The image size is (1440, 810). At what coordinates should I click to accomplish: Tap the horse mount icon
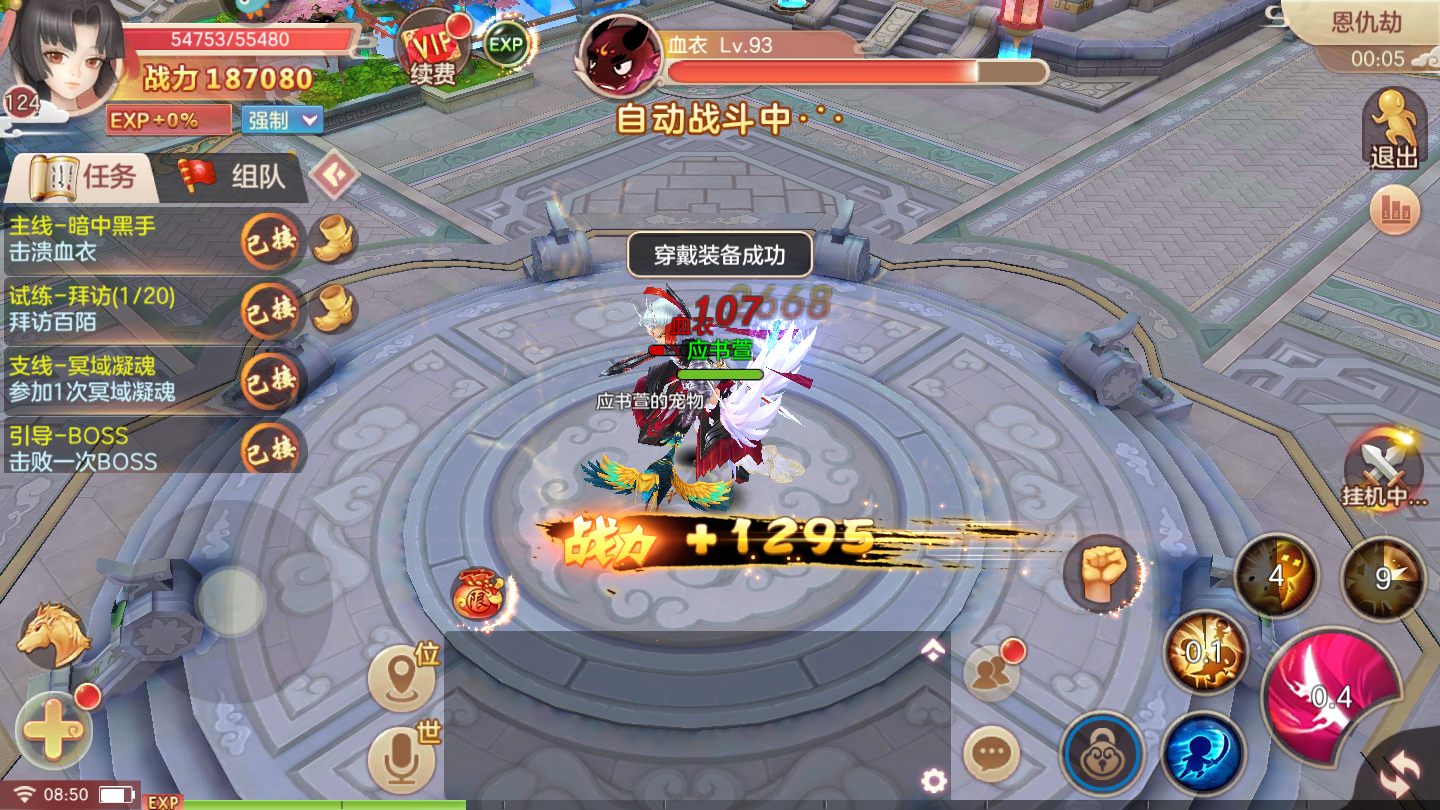pyautogui.click(x=53, y=634)
